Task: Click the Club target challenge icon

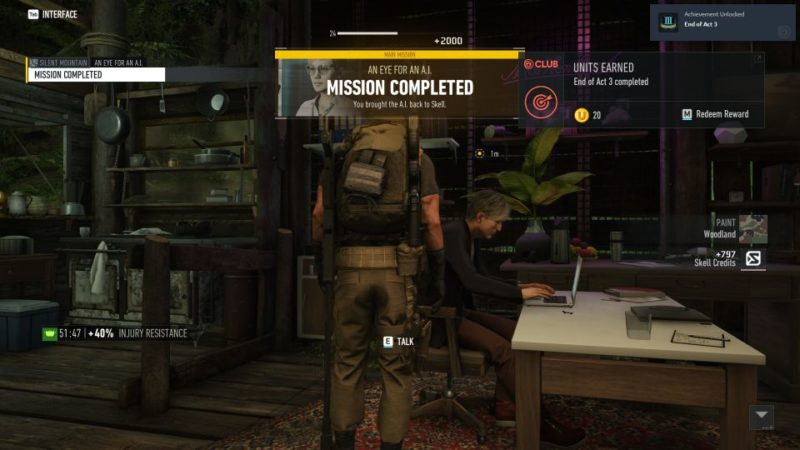Action: 543,100
